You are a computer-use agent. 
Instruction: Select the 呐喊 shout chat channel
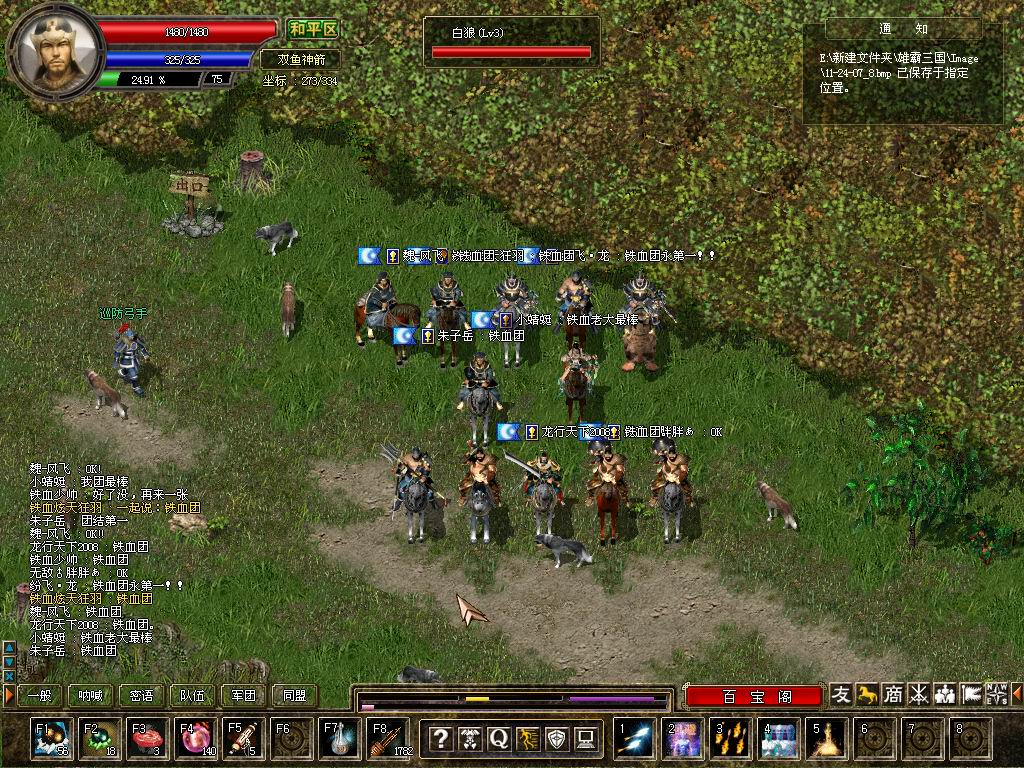tap(90, 695)
